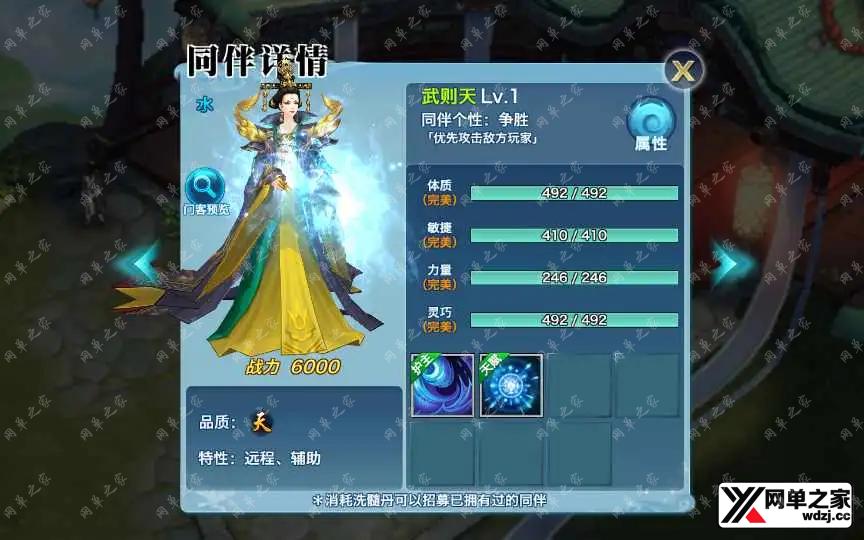Close the companion details panel
Image resolution: width=864 pixels, height=540 pixels.
[x=684, y=70]
